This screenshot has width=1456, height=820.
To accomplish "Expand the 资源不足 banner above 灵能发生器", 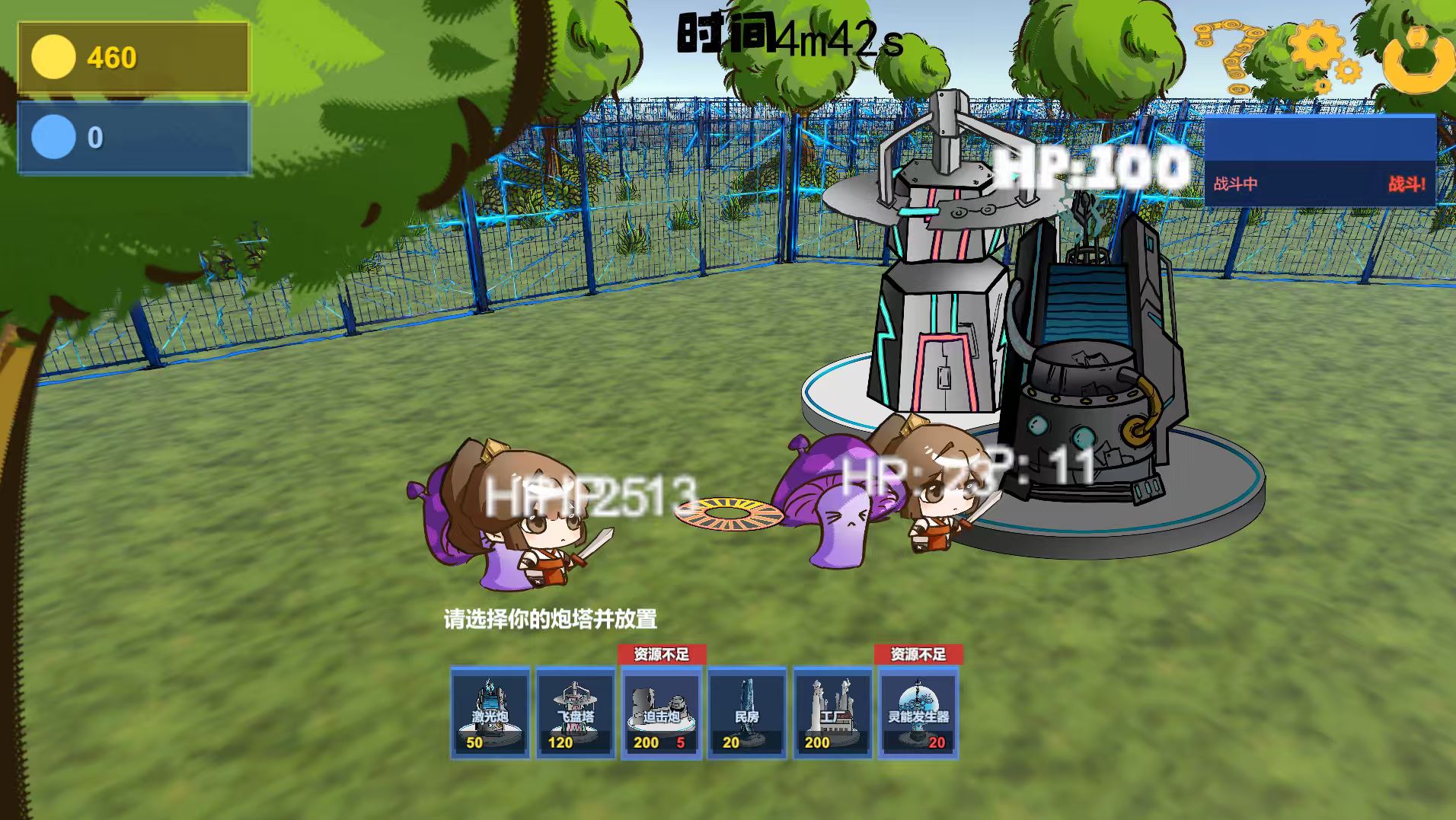I will (x=918, y=653).
